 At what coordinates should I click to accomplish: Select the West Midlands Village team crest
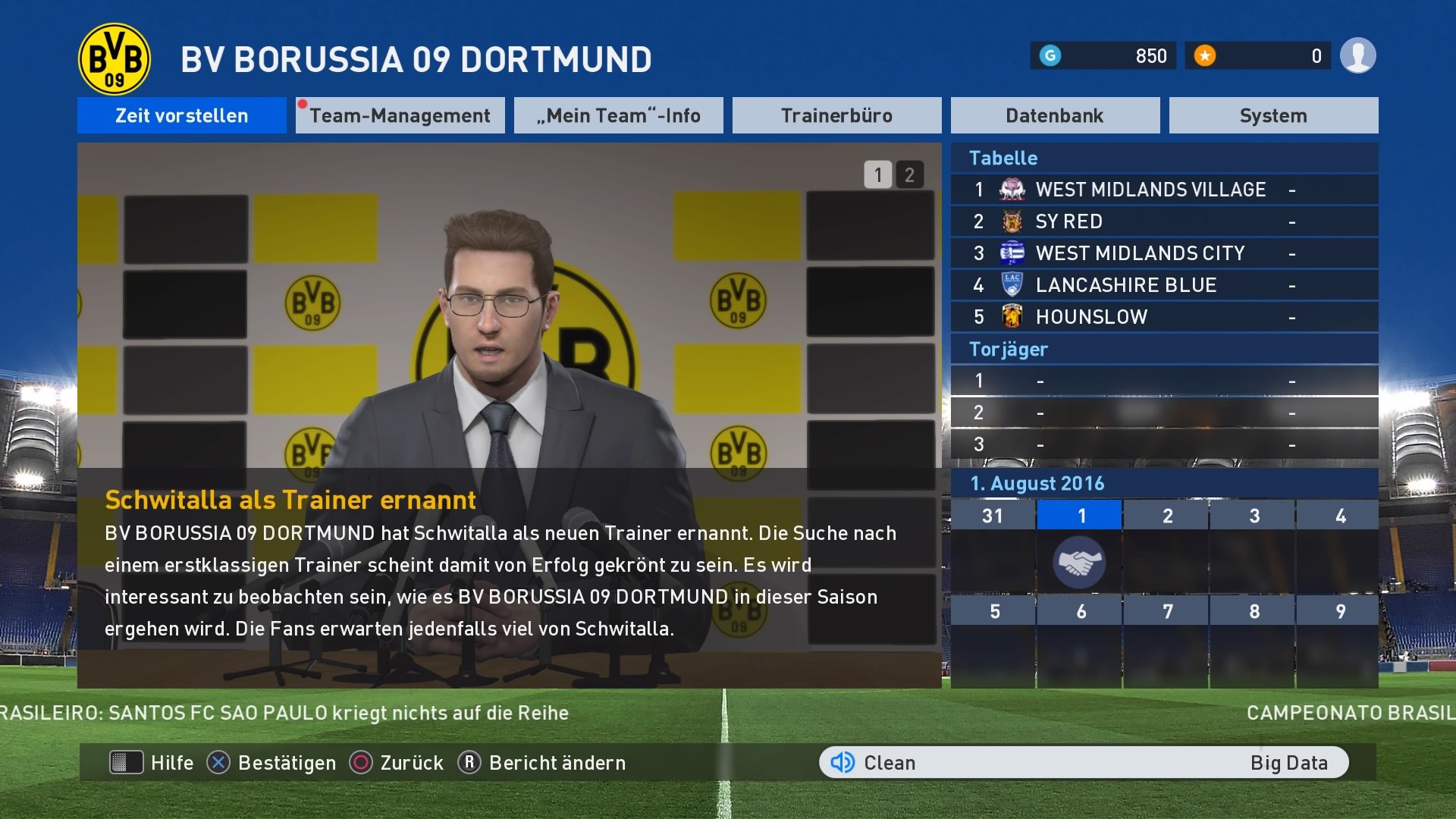[x=1012, y=189]
